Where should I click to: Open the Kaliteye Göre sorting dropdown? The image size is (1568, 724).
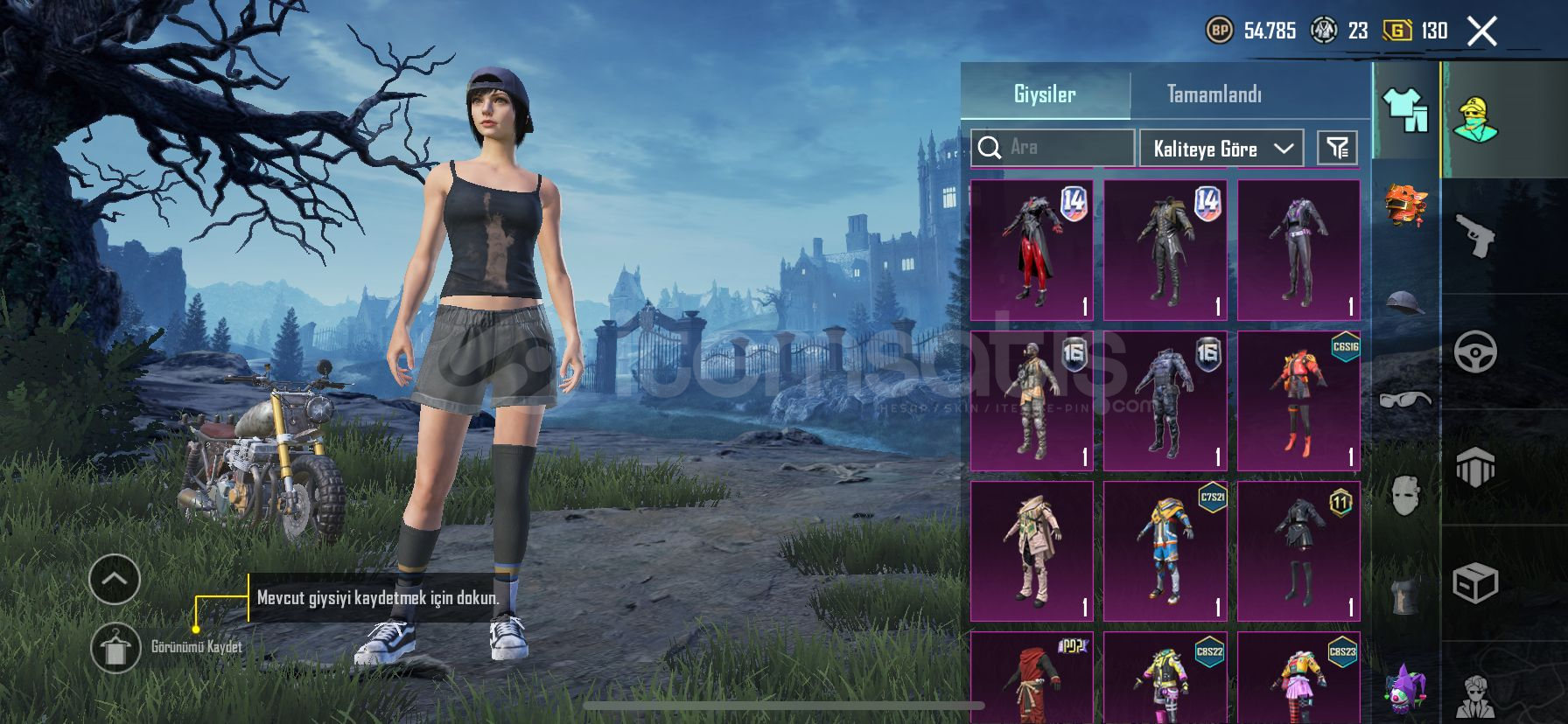1219,148
